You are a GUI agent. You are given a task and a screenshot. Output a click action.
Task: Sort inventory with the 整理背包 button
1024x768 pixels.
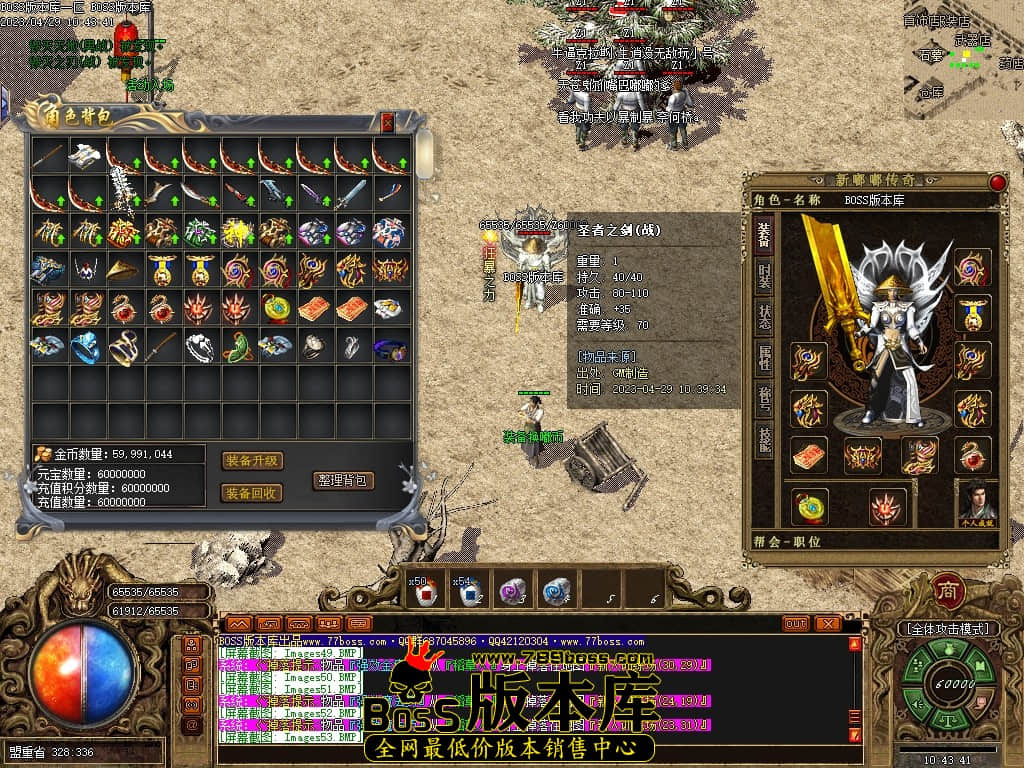point(343,480)
